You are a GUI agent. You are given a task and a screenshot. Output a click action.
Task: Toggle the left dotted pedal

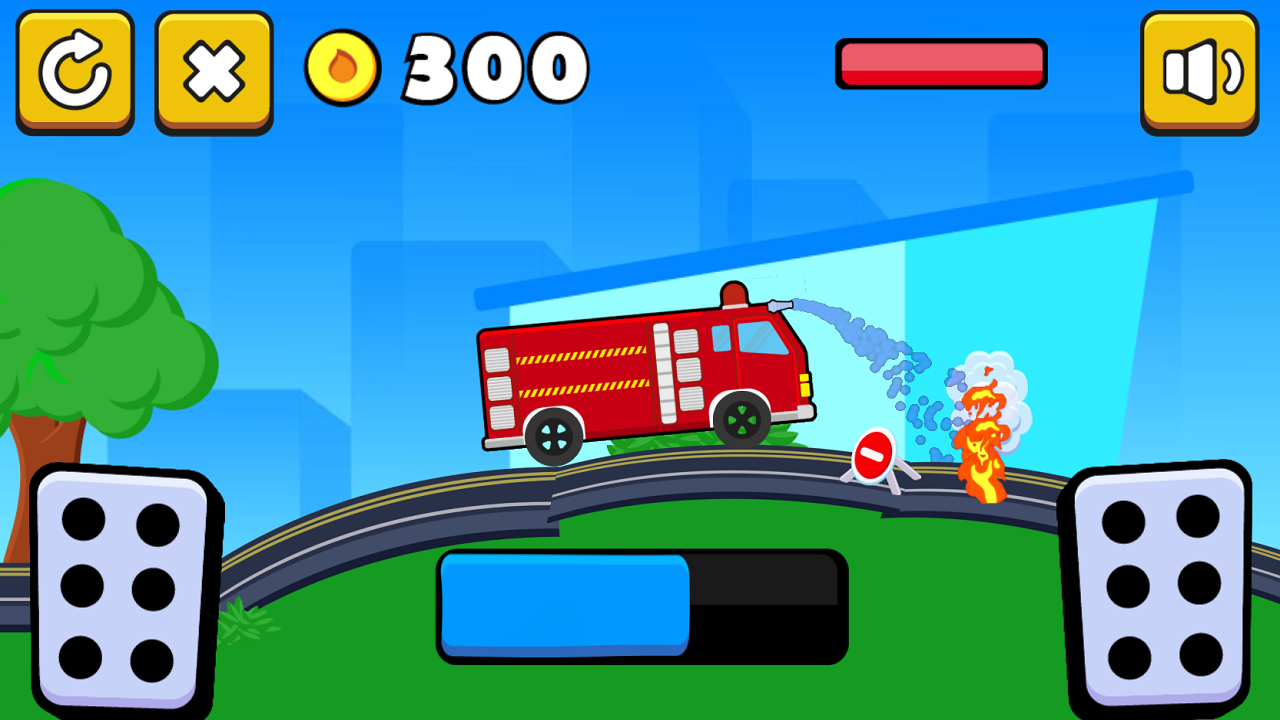pos(122,588)
